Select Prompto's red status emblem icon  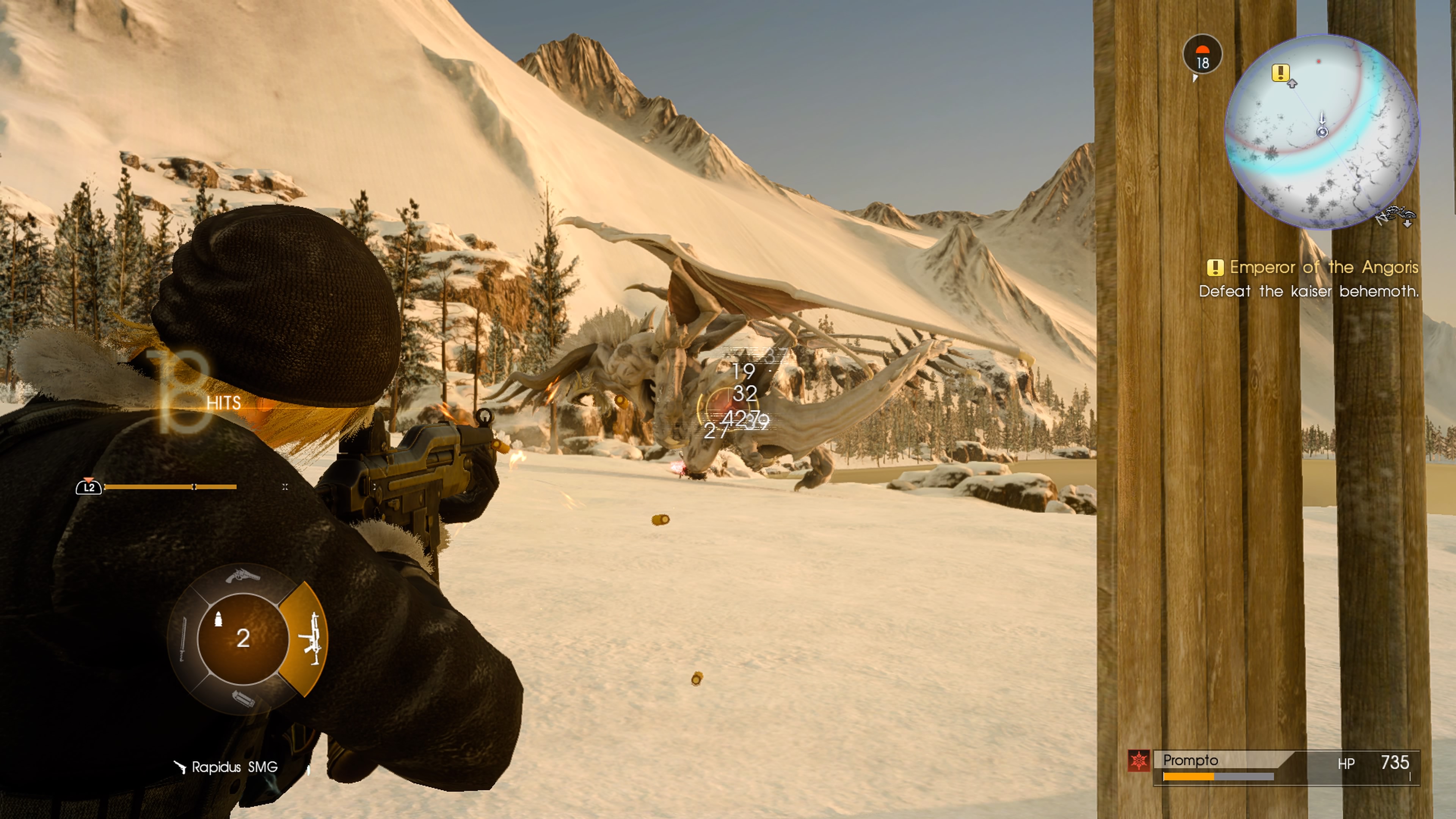tap(1139, 761)
